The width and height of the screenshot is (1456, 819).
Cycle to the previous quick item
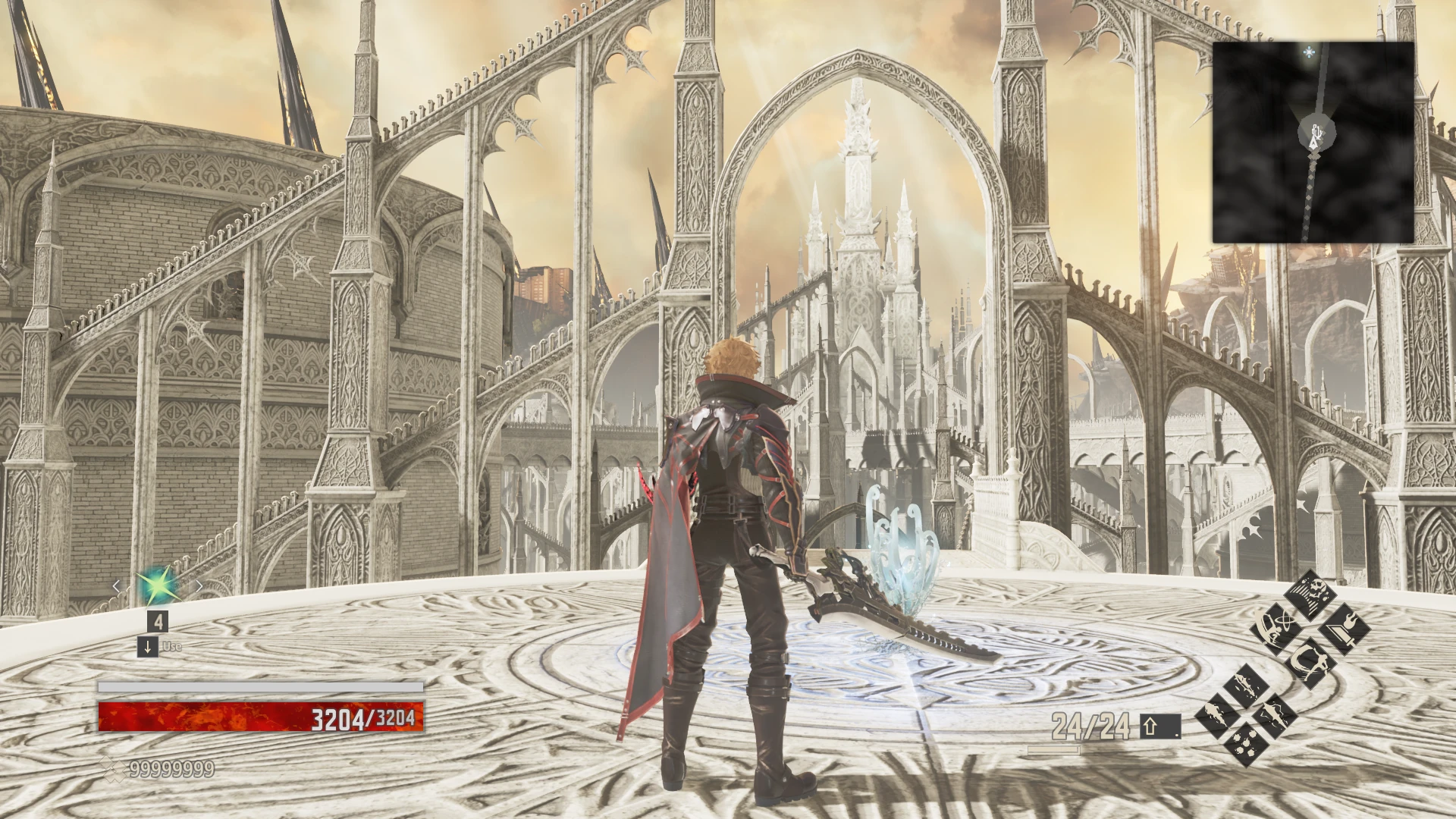[x=116, y=585]
